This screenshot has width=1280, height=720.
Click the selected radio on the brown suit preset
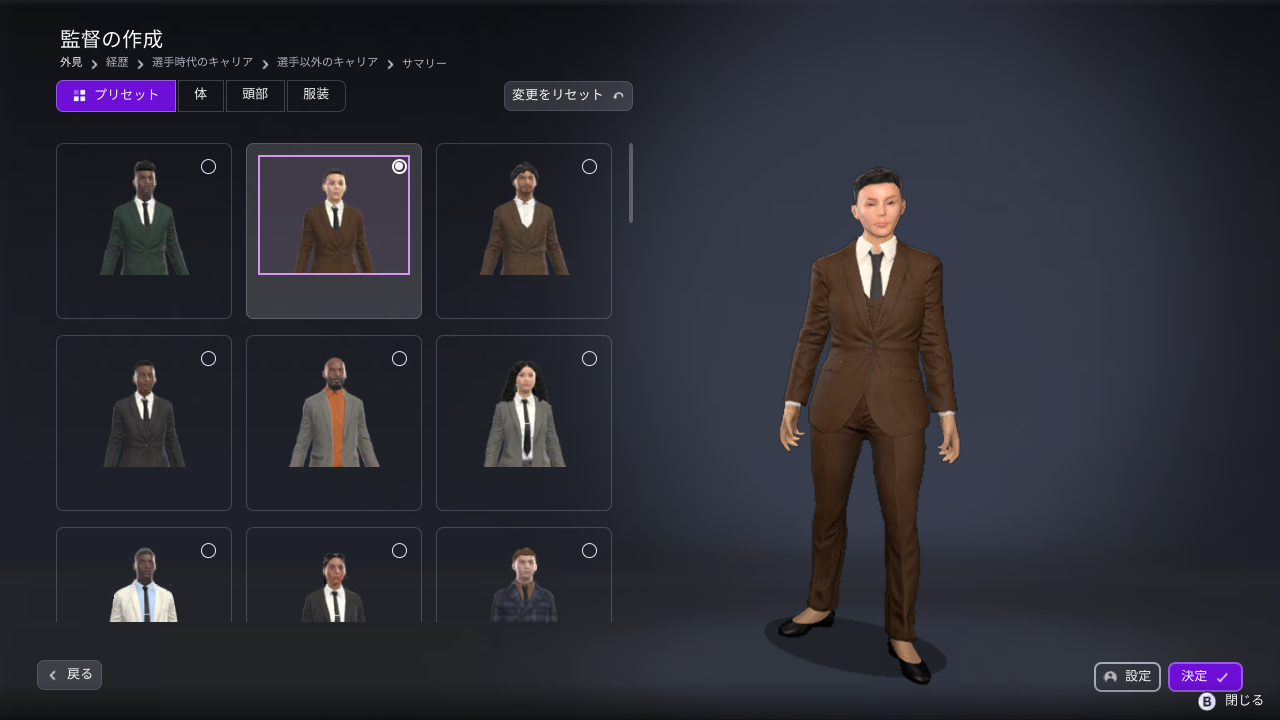pyautogui.click(x=399, y=166)
